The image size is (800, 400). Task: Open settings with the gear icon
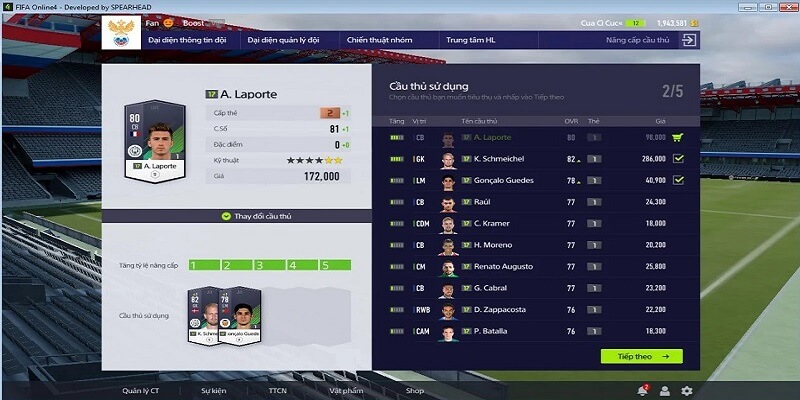[x=686, y=390]
